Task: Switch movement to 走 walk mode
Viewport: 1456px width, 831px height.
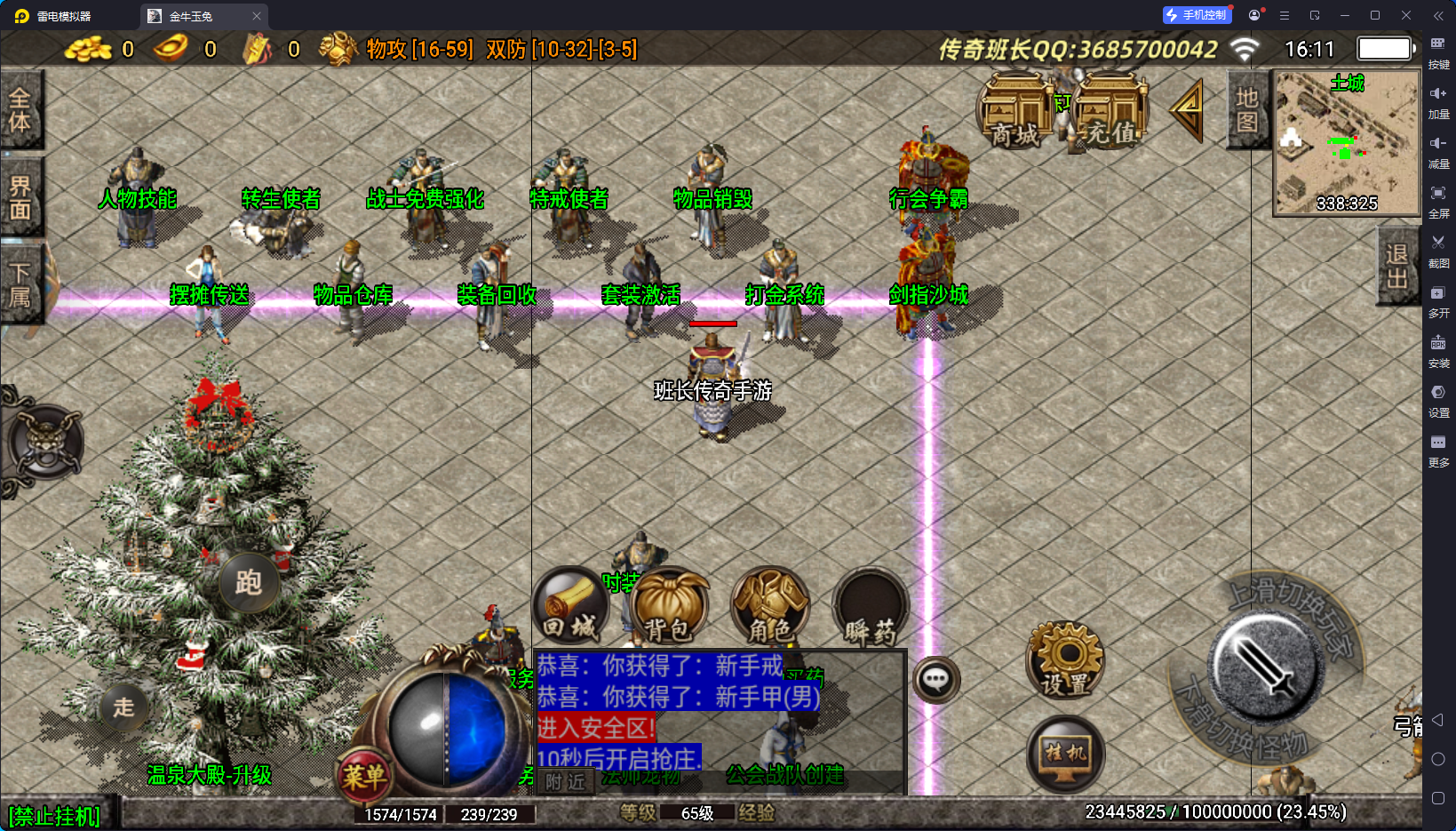Action: point(123,707)
